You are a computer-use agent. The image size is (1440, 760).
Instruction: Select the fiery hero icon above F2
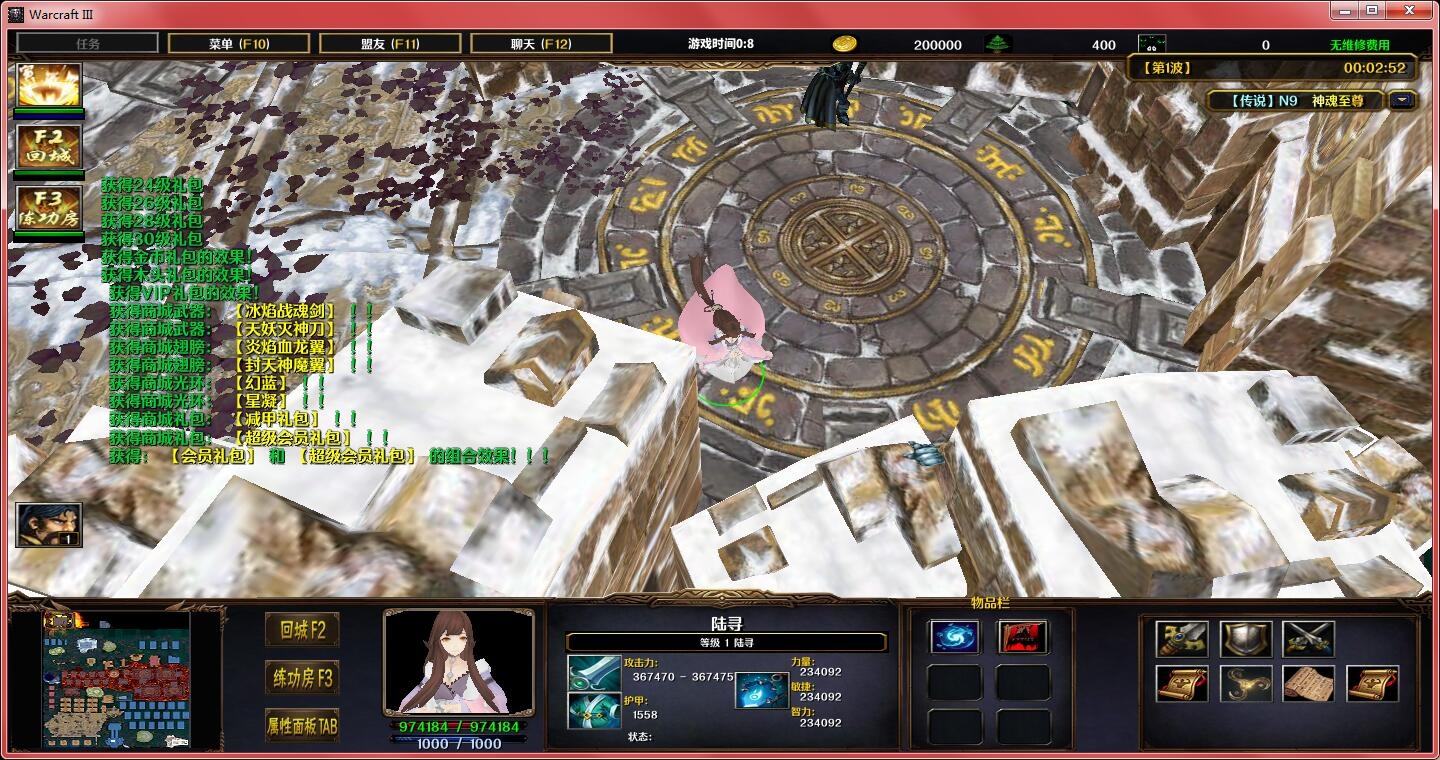(48, 86)
